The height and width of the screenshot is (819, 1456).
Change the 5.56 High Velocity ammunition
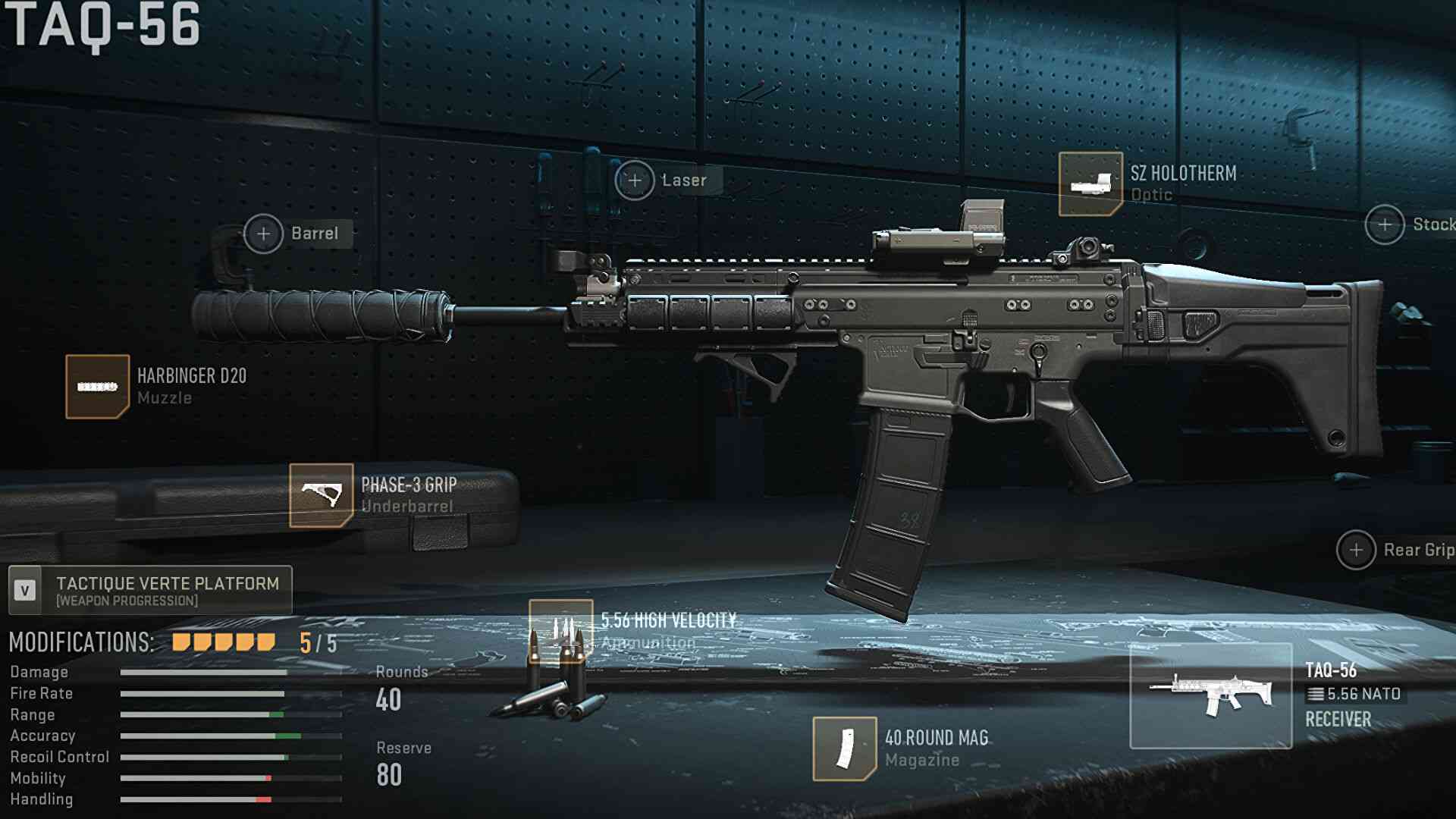tap(560, 631)
